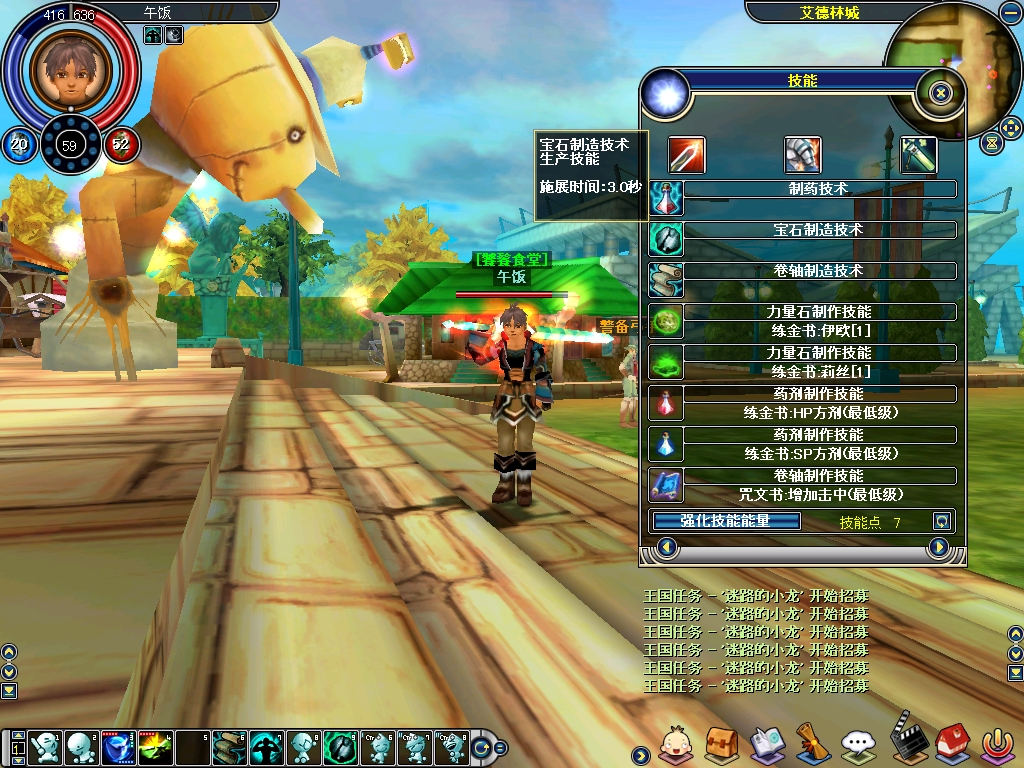1024x768 pixels.
Task: Close the 技能 skills window
Action: 940,94
